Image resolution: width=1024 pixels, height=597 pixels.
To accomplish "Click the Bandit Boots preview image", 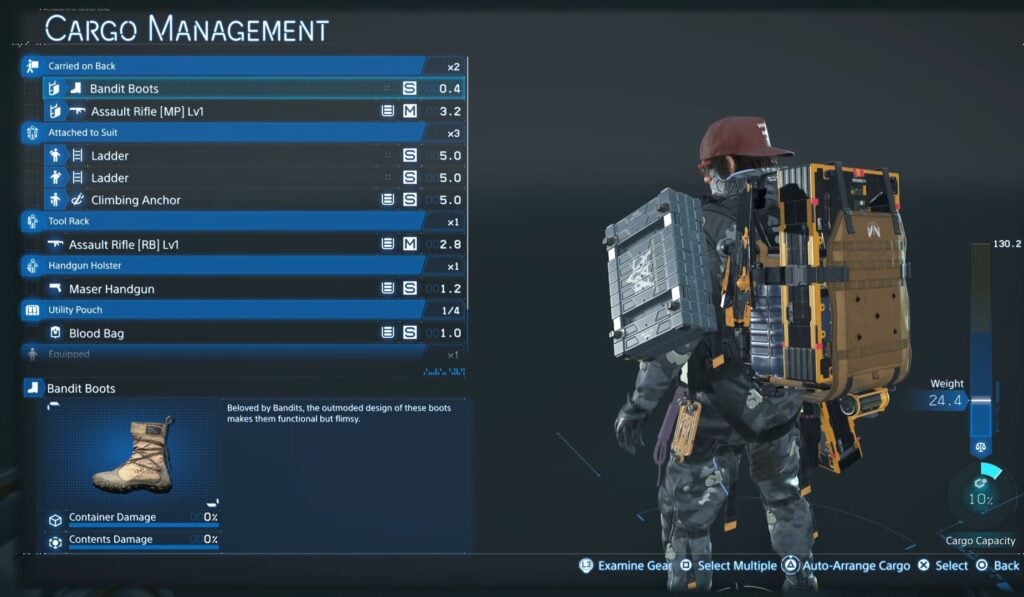I will coord(131,454).
